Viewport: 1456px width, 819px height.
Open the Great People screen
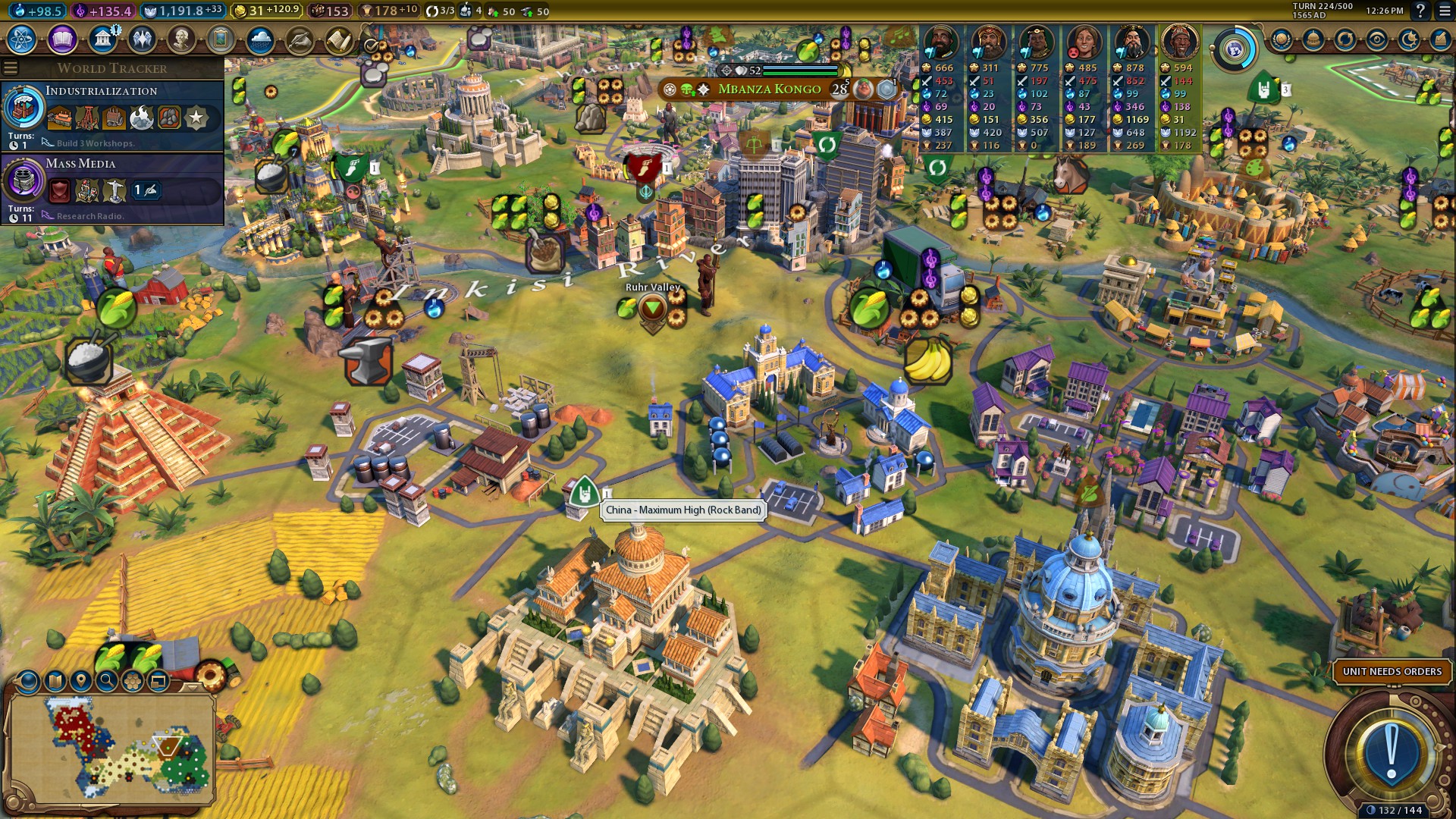(181, 39)
